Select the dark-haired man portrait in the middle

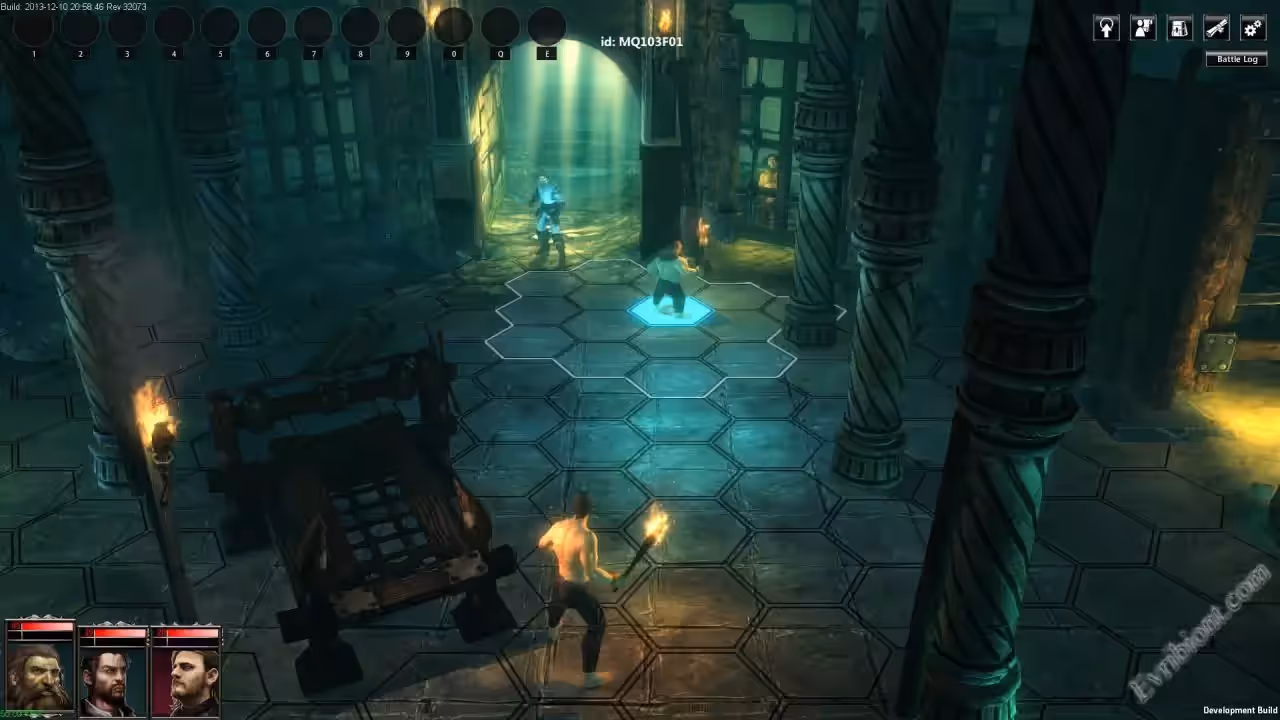[x=113, y=677]
